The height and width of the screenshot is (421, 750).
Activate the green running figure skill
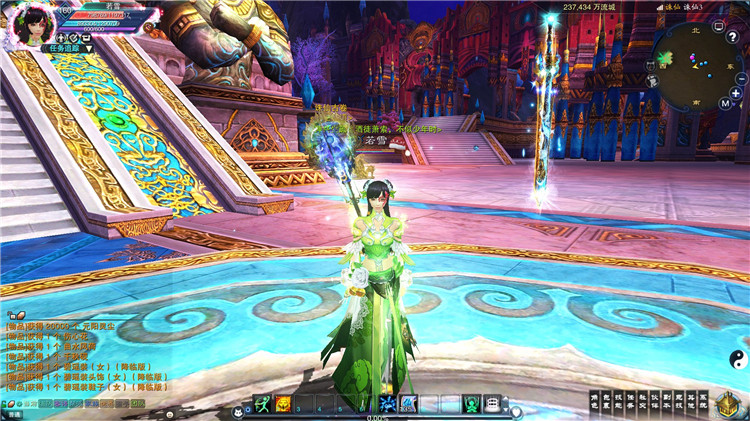click(262, 403)
